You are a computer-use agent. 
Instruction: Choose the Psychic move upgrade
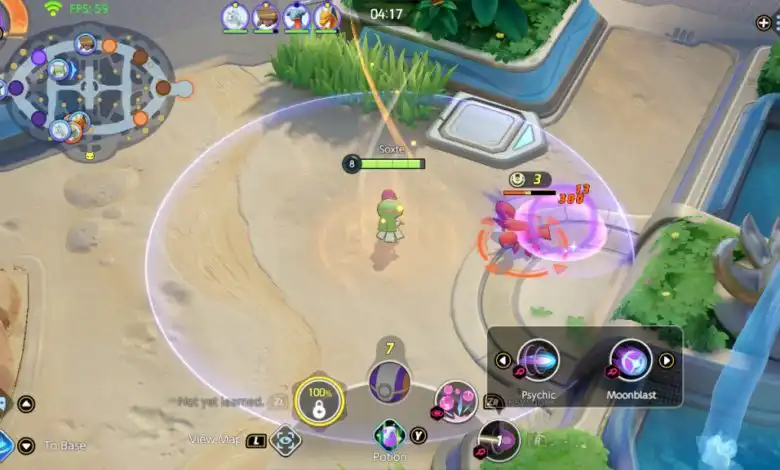click(x=539, y=361)
